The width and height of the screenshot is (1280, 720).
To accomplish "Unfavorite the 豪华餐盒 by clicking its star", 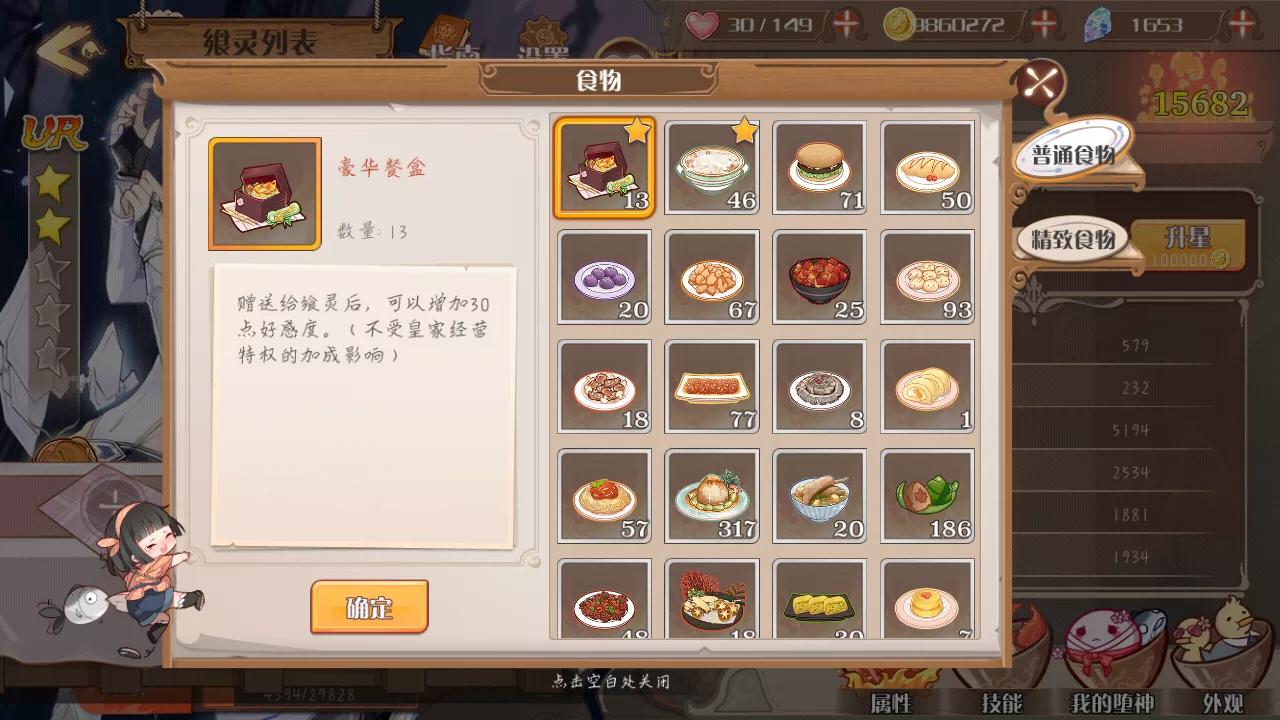I will point(638,127).
